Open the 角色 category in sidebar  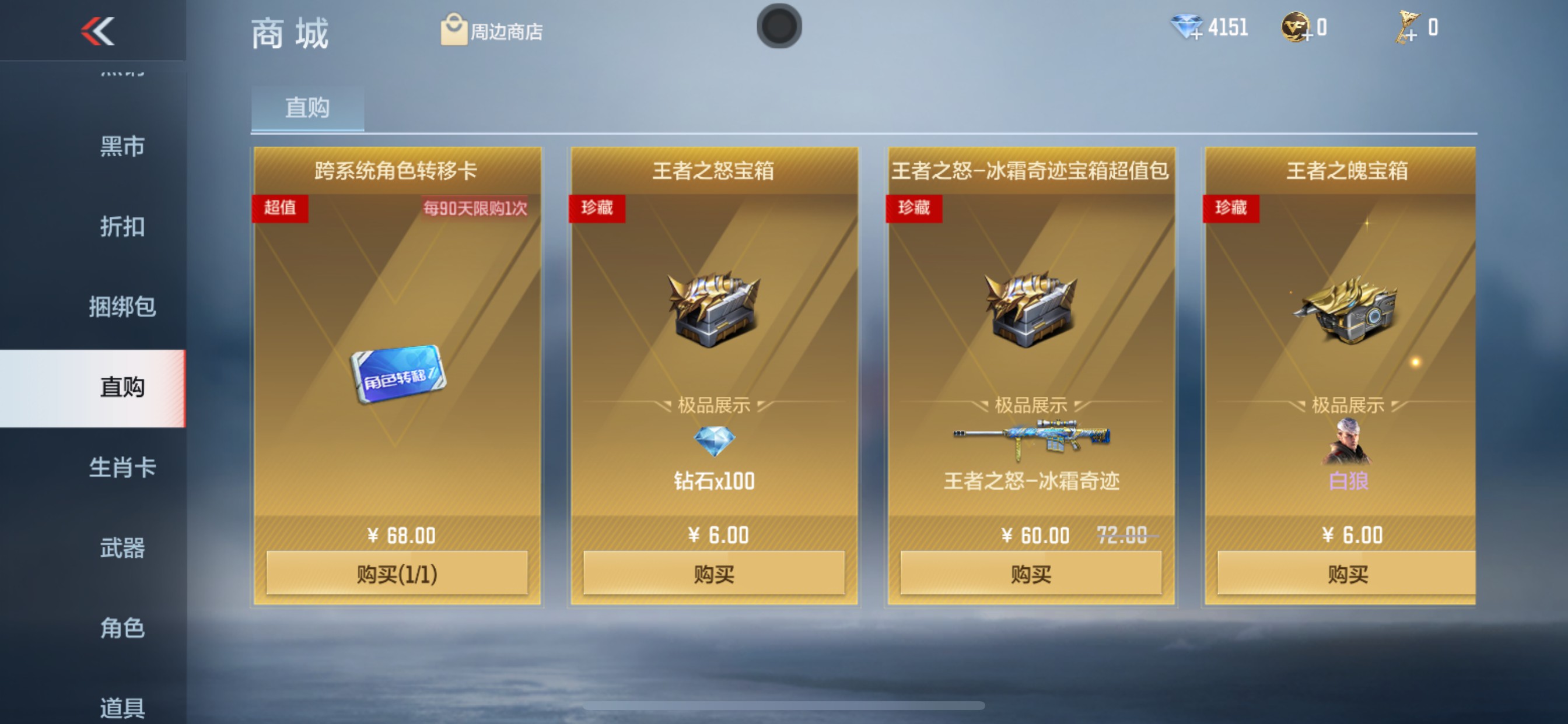122,628
